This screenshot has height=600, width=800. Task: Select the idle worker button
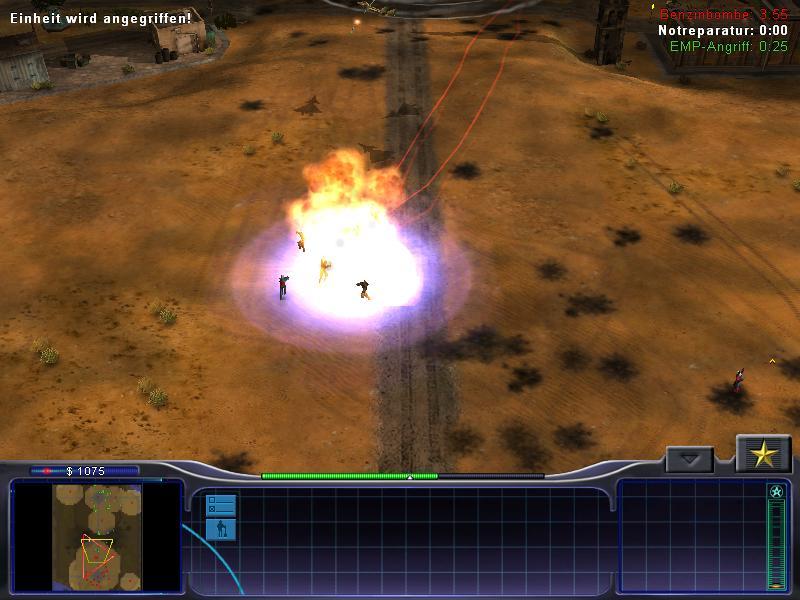click(220, 529)
